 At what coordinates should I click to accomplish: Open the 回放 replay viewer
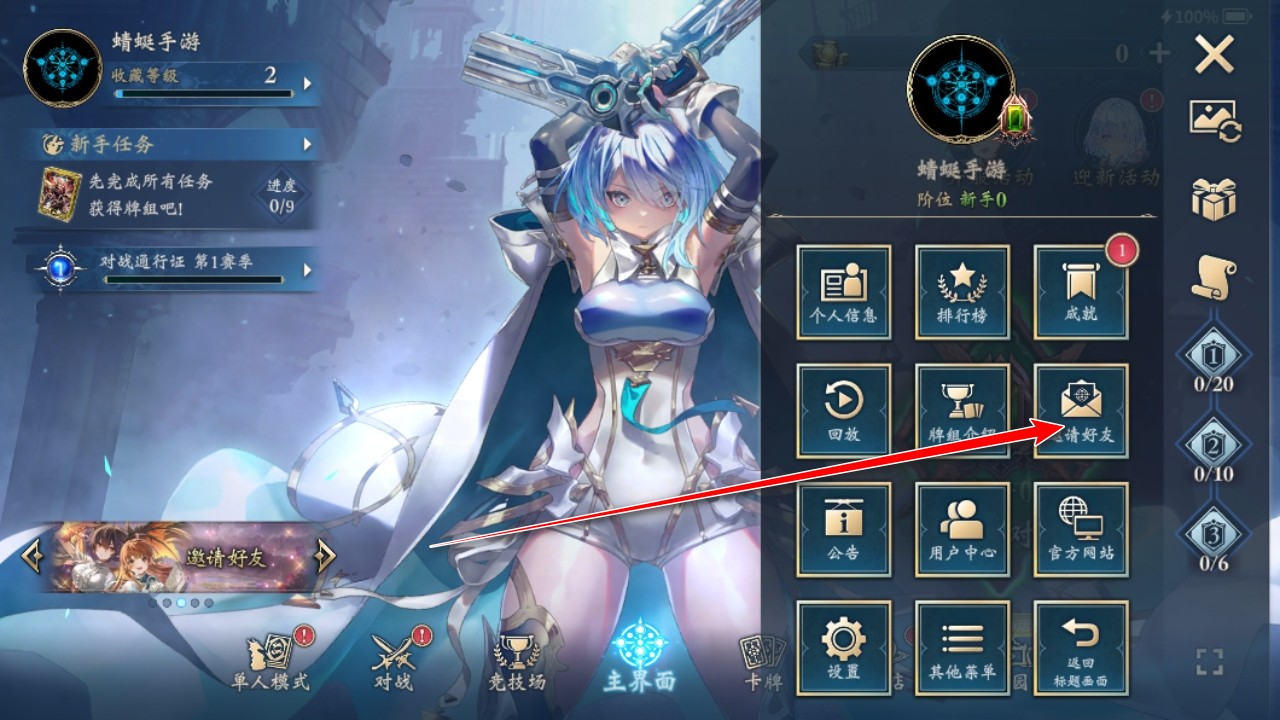(843, 408)
